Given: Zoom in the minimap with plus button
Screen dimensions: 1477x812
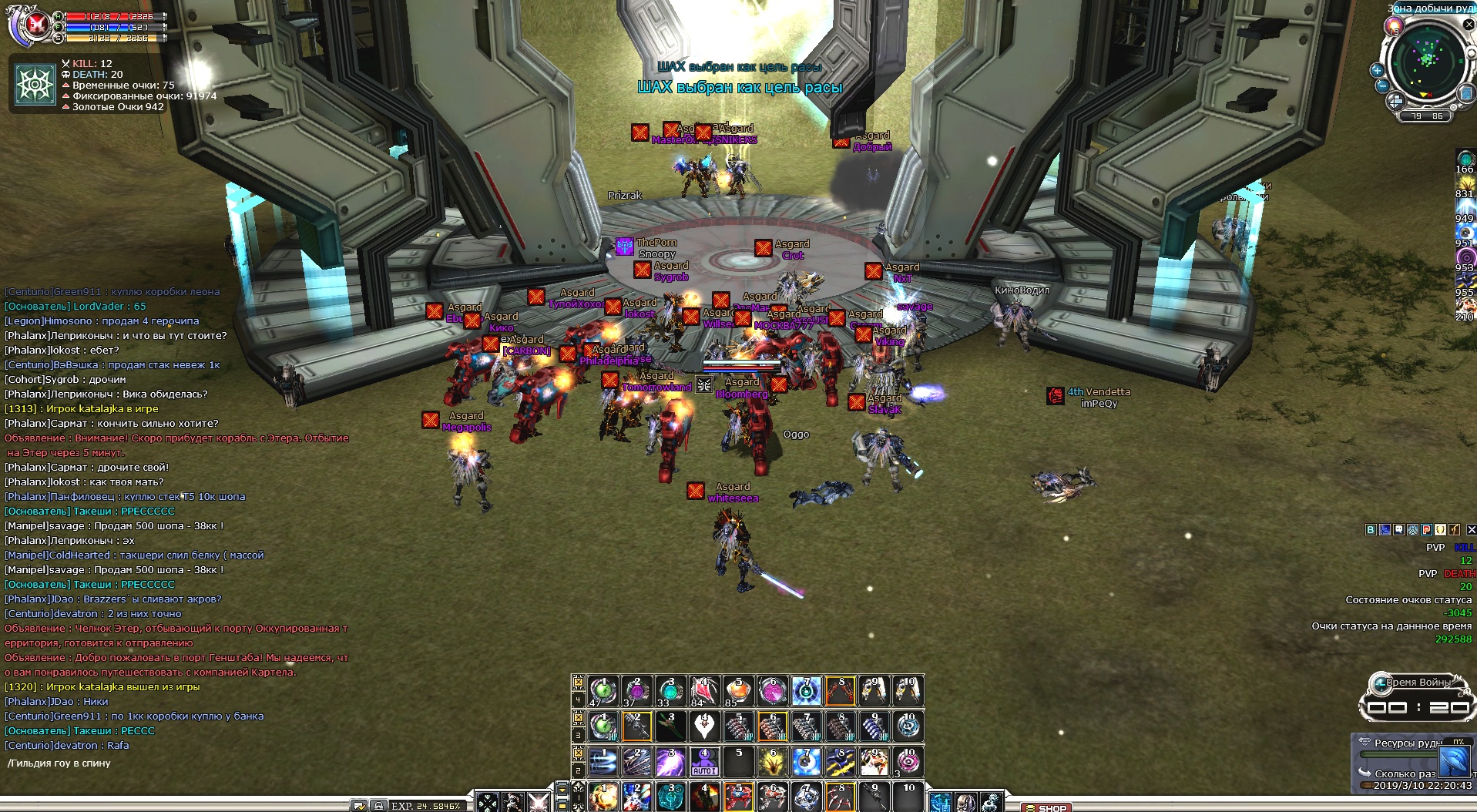Looking at the screenshot, I should point(1377,70).
